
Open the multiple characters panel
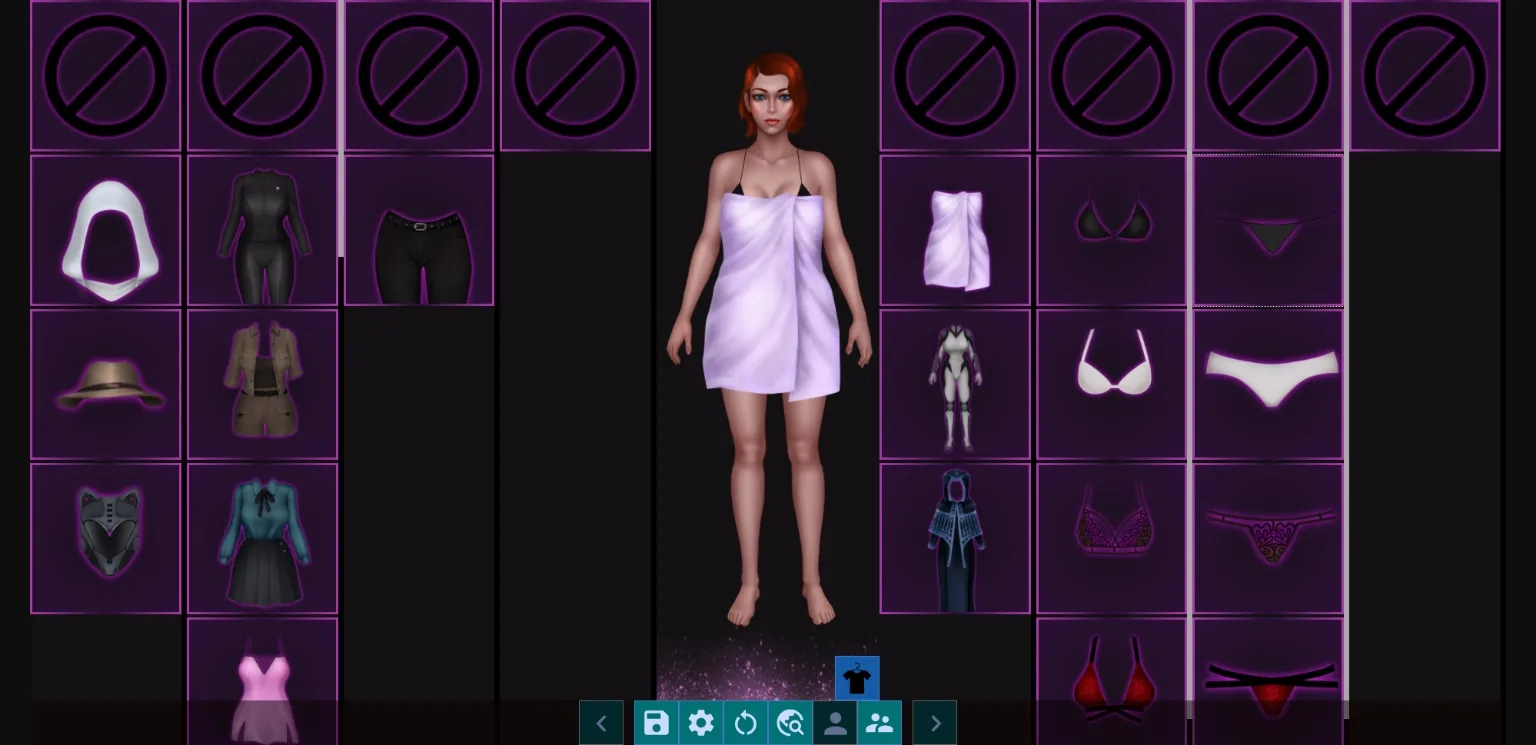pyautogui.click(x=880, y=722)
